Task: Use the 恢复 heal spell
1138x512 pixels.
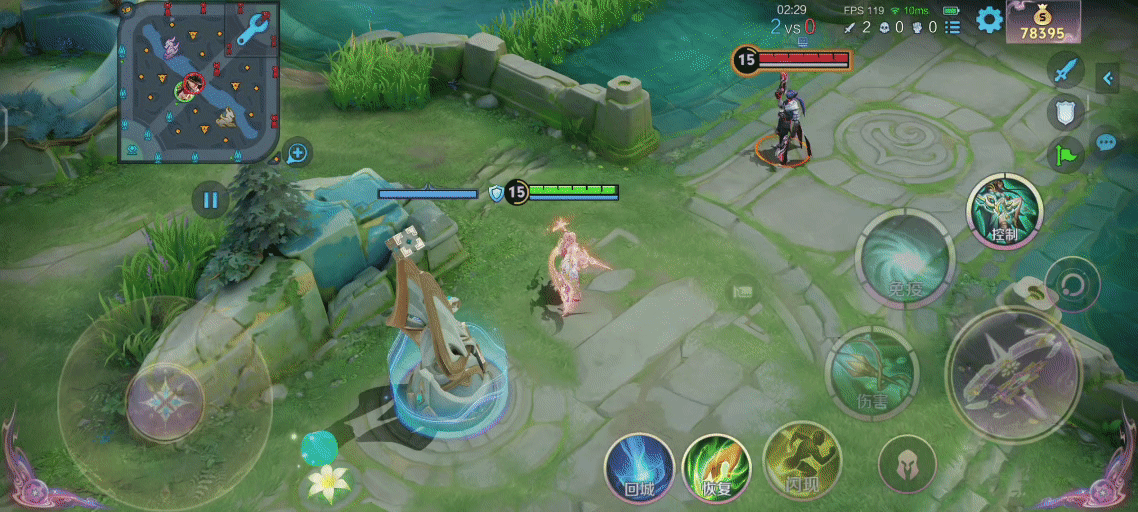Action: [716, 468]
